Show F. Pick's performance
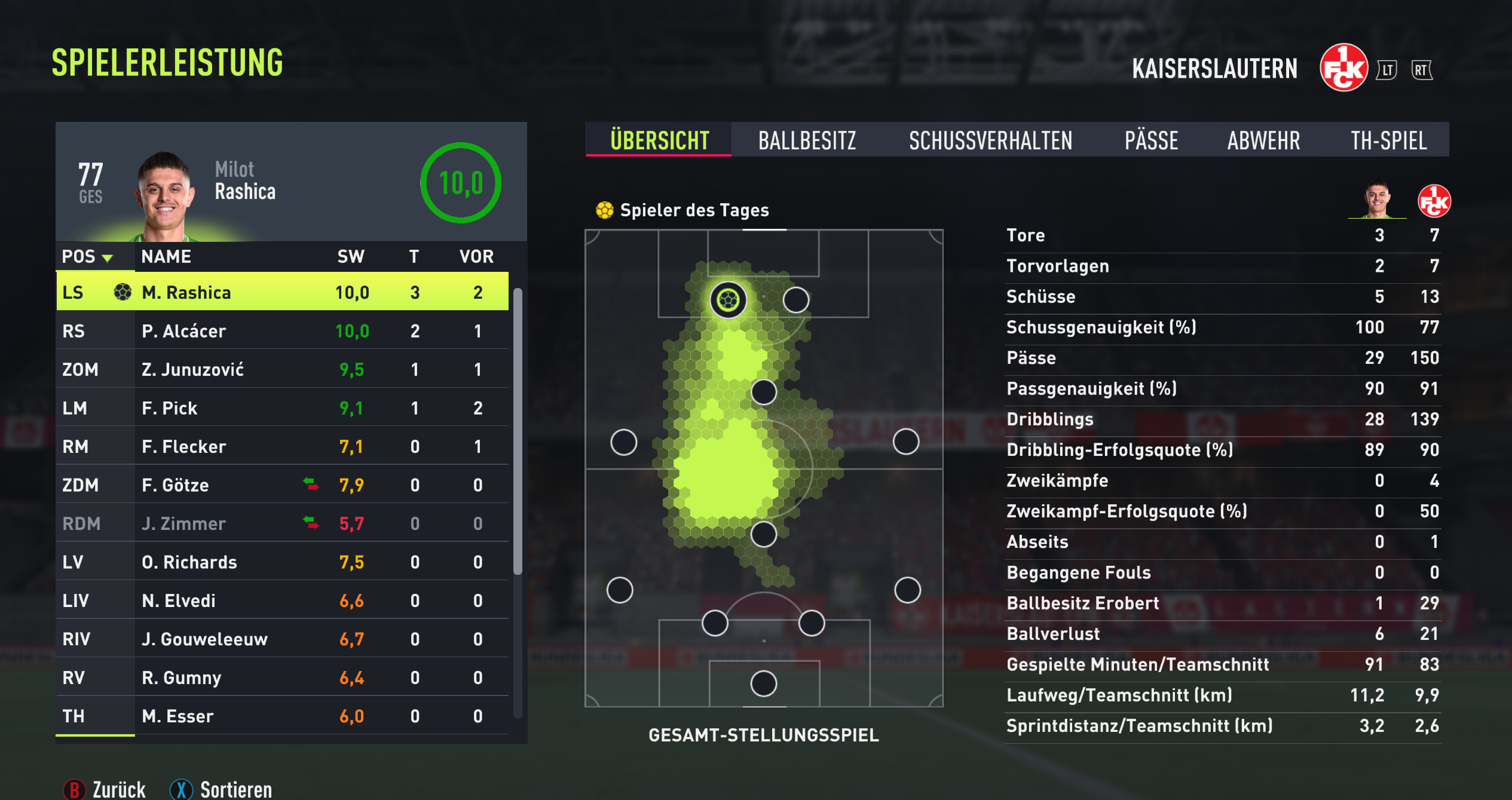Screen dimensions: 1512x800 (282, 408)
